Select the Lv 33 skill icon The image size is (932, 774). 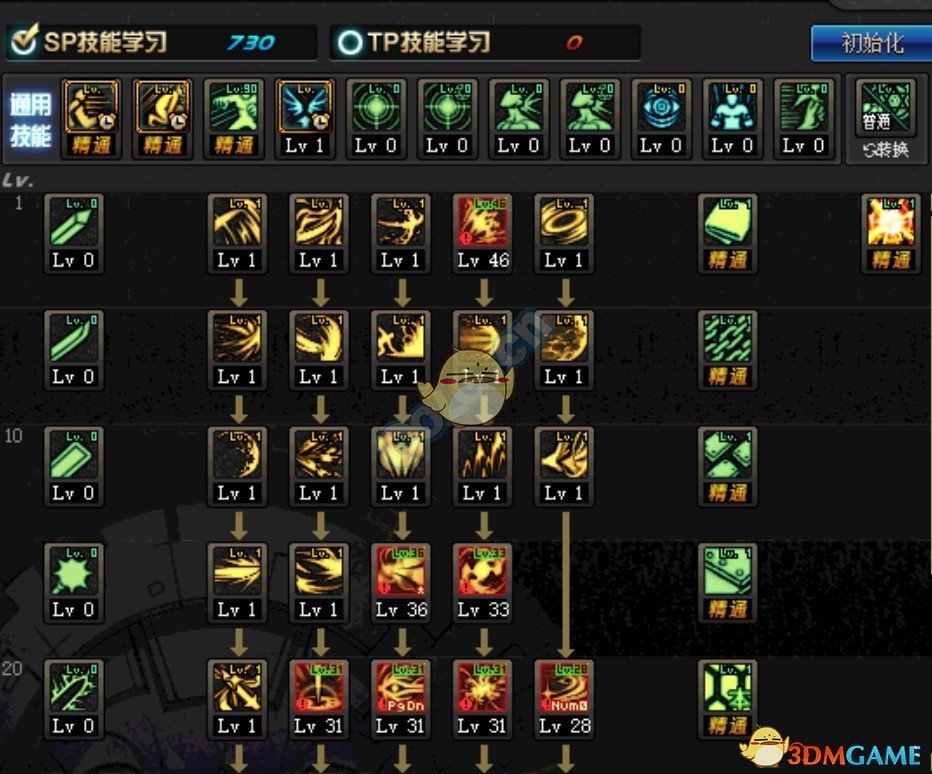pos(483,571)
